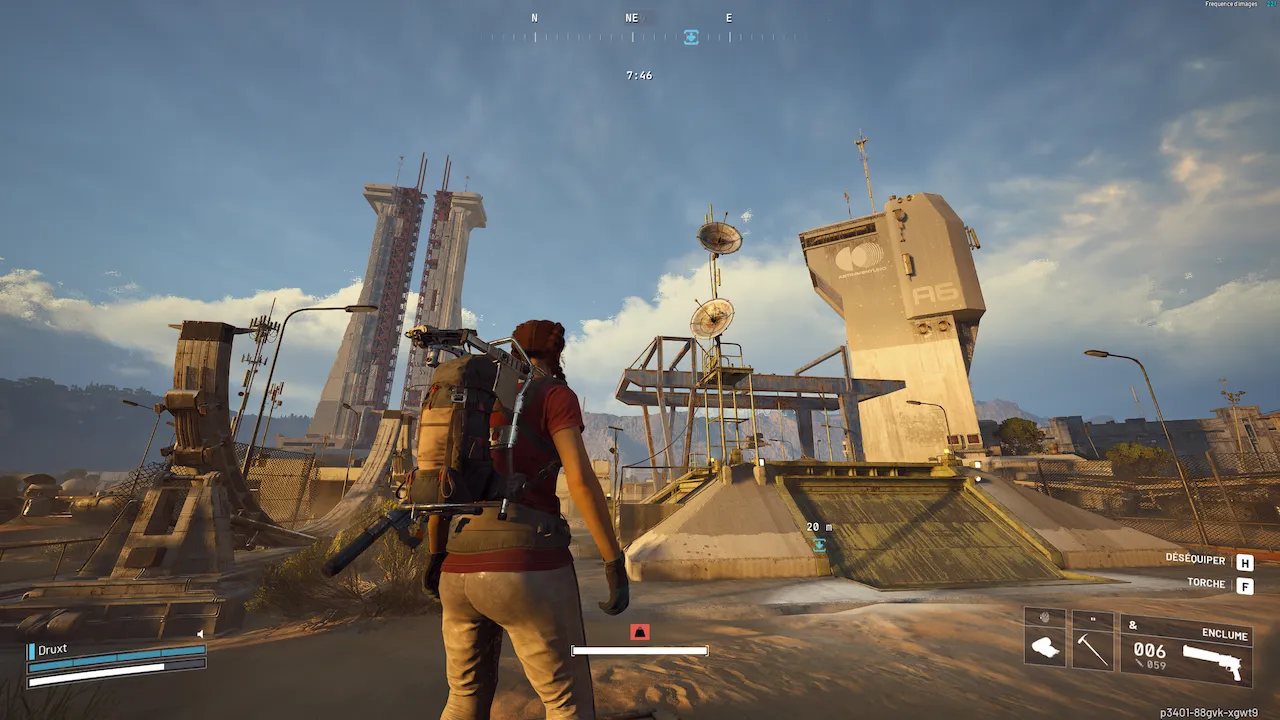The width and height of the screenshot is (1280, 720).
Task: Expand the Druxt player status panel
Action: (52, 649)
